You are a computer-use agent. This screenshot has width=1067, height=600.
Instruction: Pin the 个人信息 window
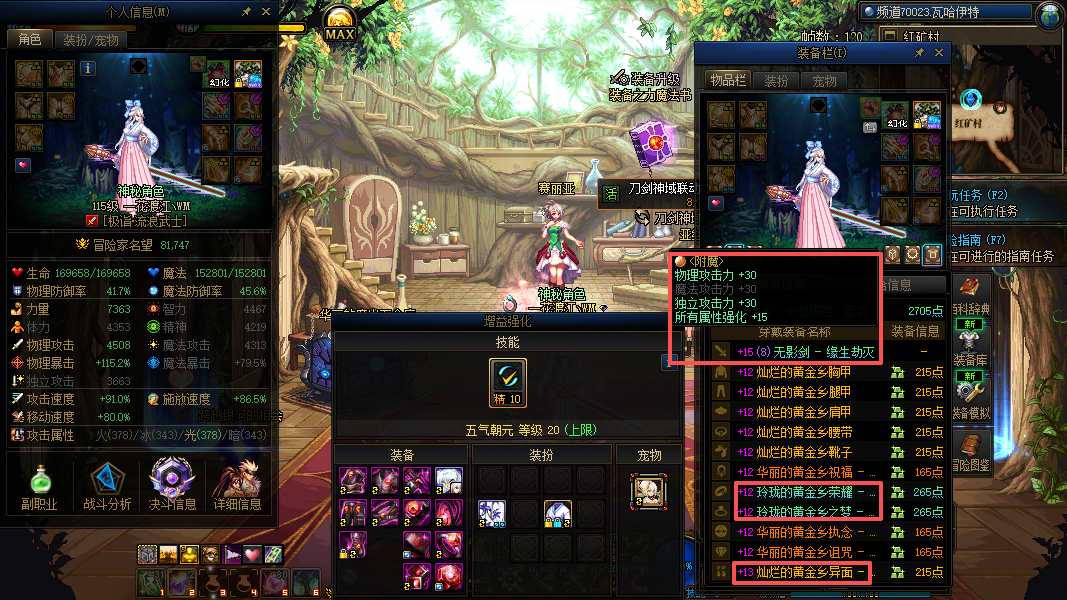point(247,12)
